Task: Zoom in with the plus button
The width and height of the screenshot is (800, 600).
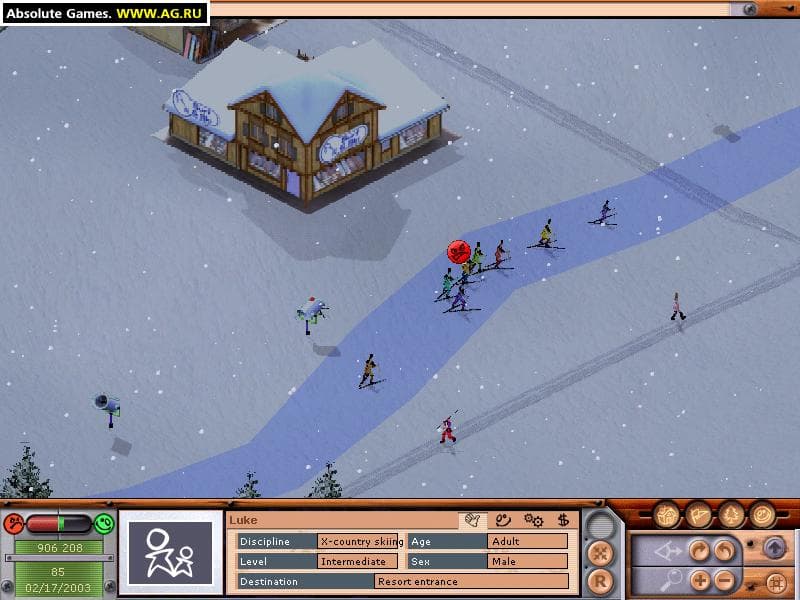Action: pyautogui.click(x=698, y=580)
